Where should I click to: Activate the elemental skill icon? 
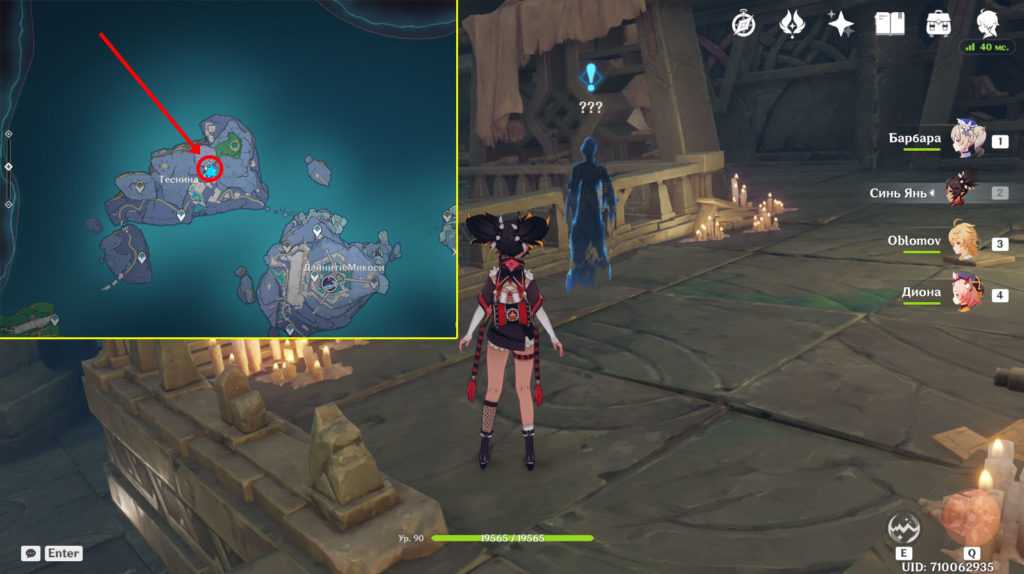[x=902, y=527]
